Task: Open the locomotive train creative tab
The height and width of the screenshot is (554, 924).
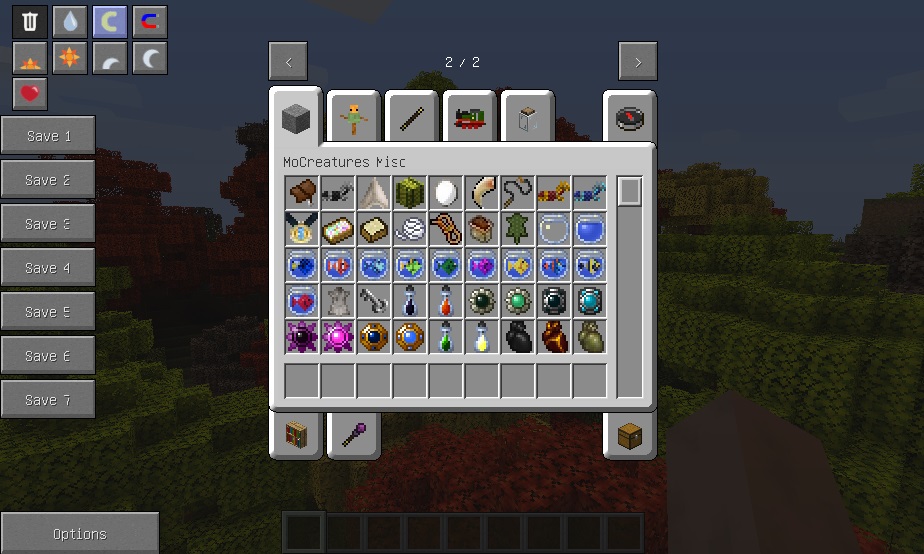Action: coord(470,119)
